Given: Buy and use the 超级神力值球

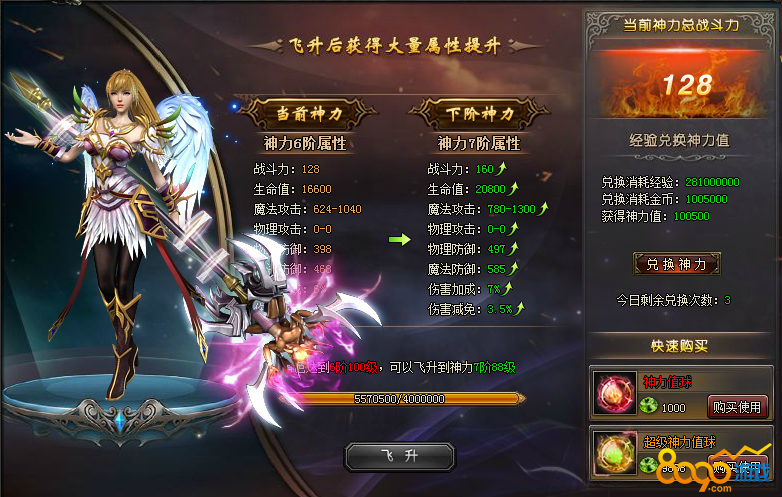Looking at the screenshot, I should point(738,464).
